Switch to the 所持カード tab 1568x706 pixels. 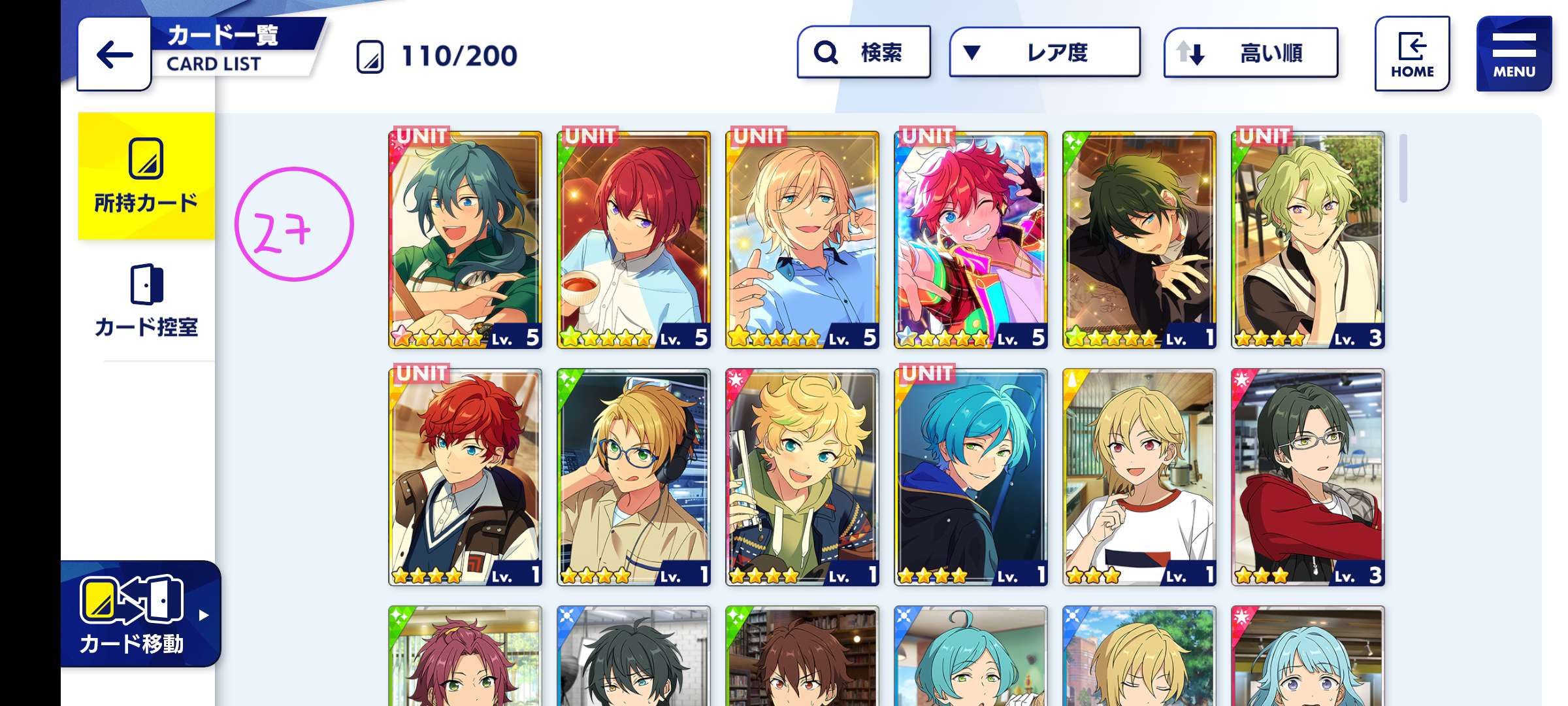point(146,176)
